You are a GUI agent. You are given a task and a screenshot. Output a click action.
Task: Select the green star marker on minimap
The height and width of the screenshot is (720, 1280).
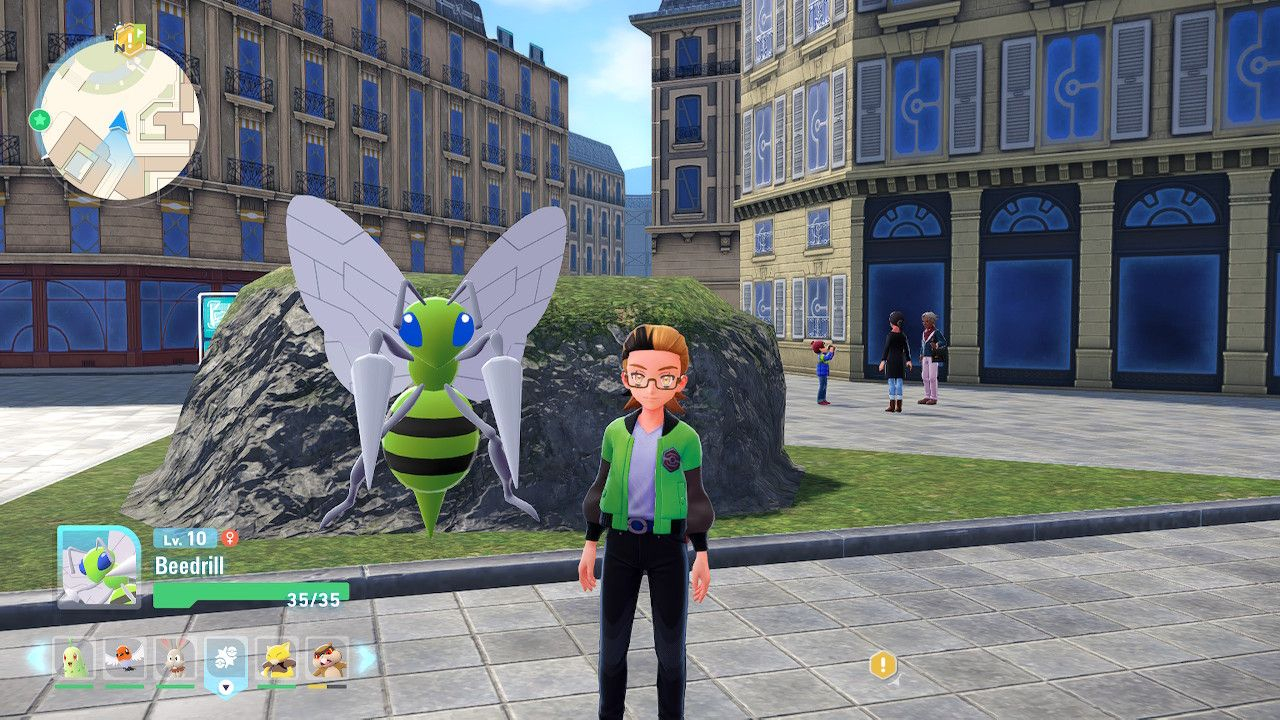39,120
